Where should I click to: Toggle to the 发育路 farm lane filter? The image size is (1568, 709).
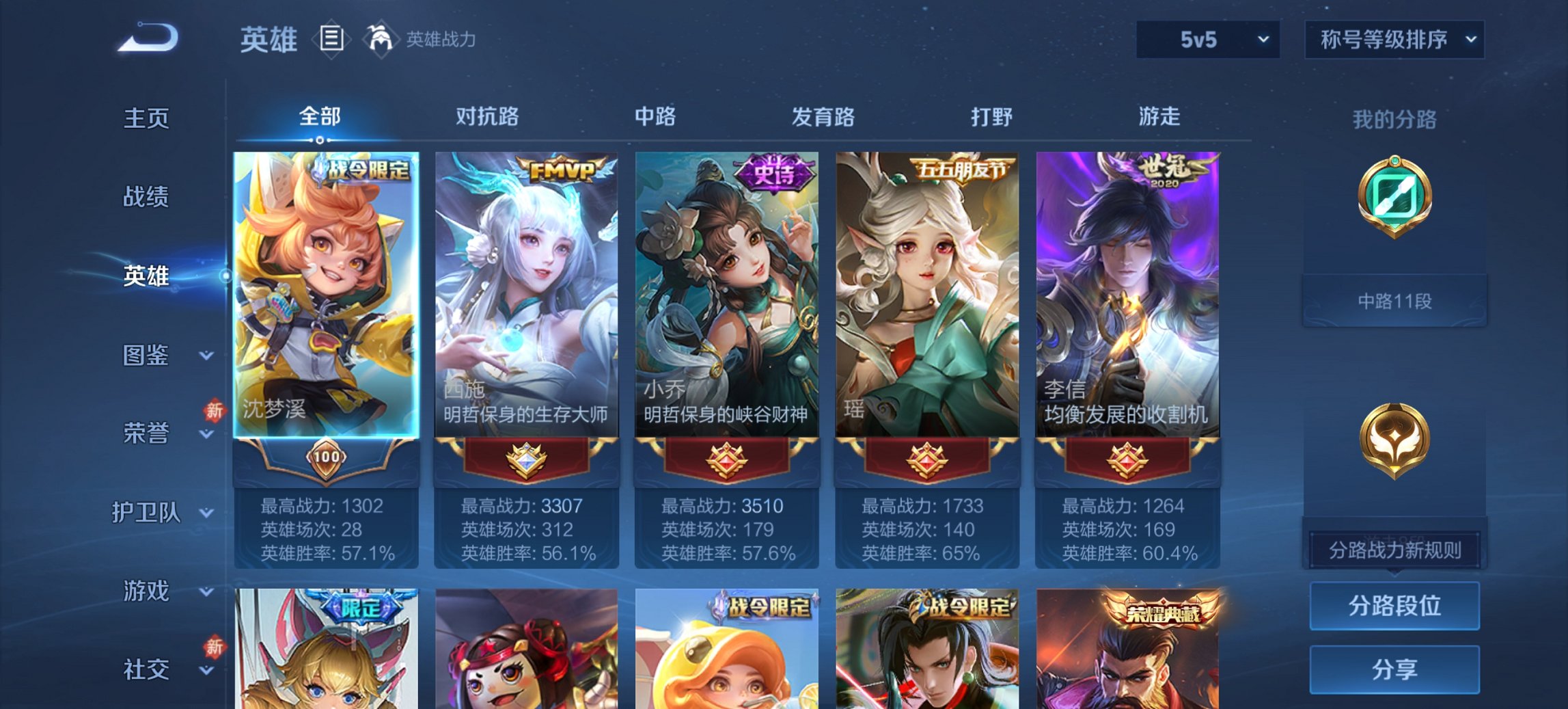click(x=823, y=117)
